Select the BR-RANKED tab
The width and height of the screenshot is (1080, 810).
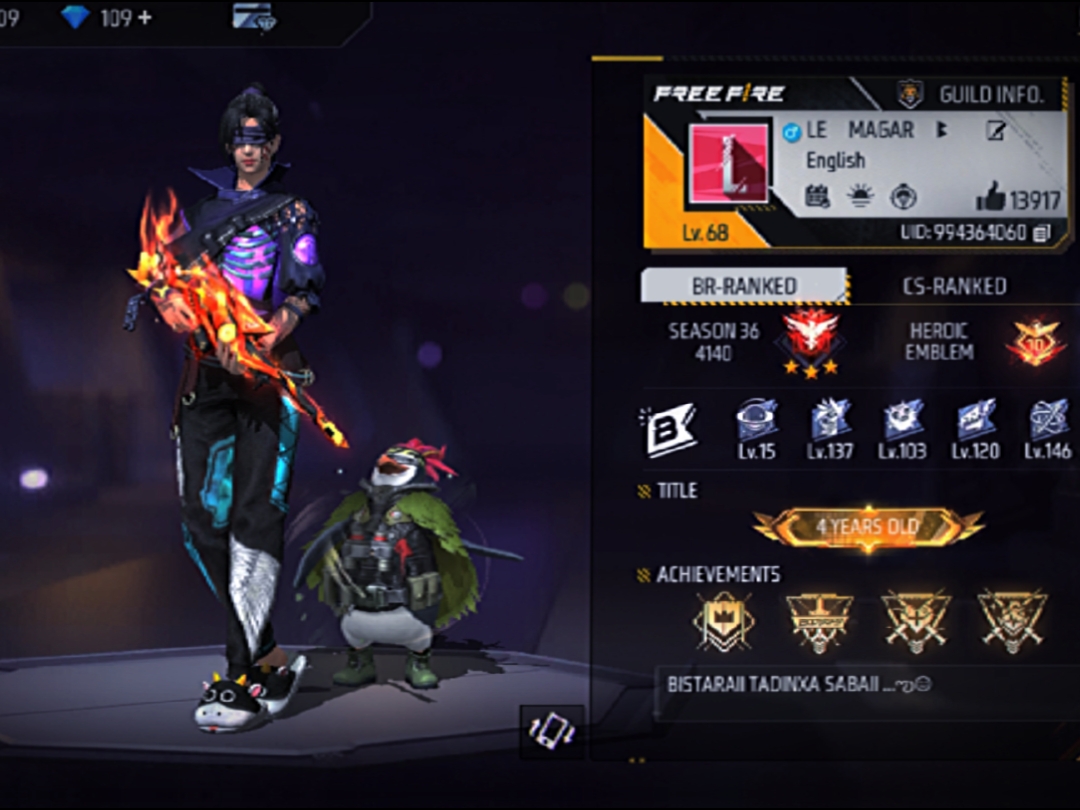(744, 286)
